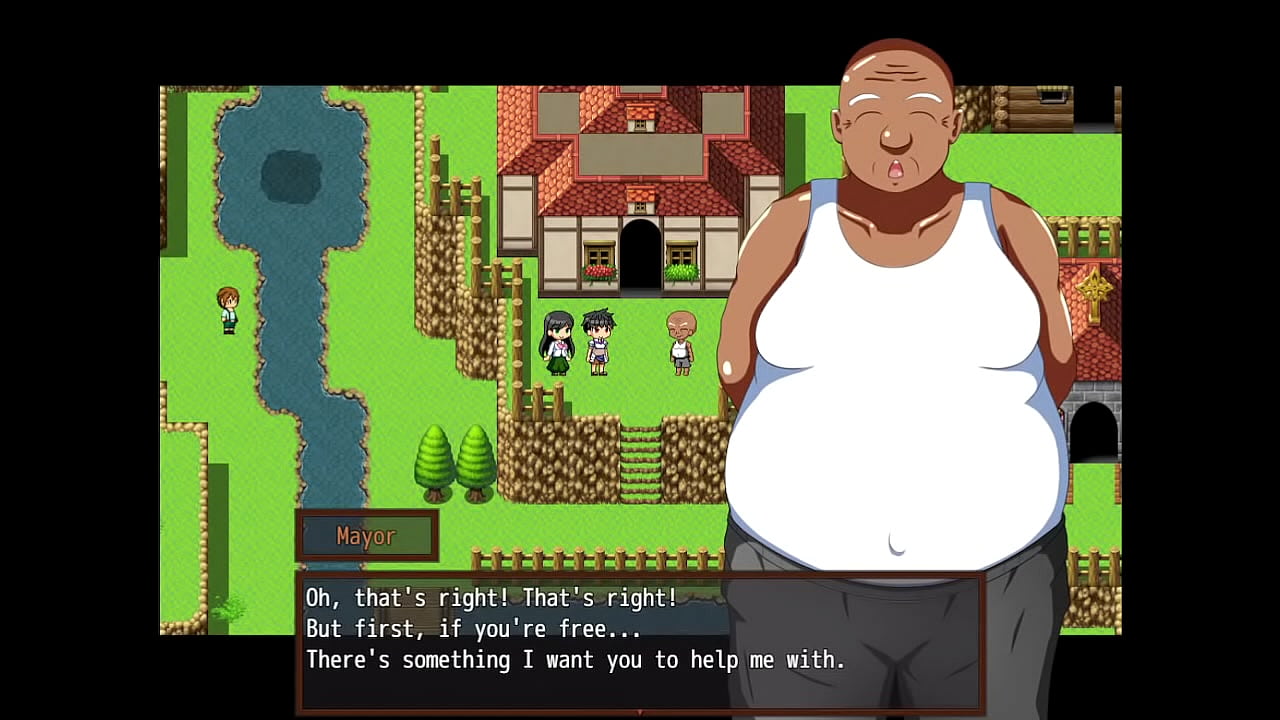The width and height of the screenshot is (1280, 720).
Task: Click the Mayor name label
Action: tap(367, 535)
